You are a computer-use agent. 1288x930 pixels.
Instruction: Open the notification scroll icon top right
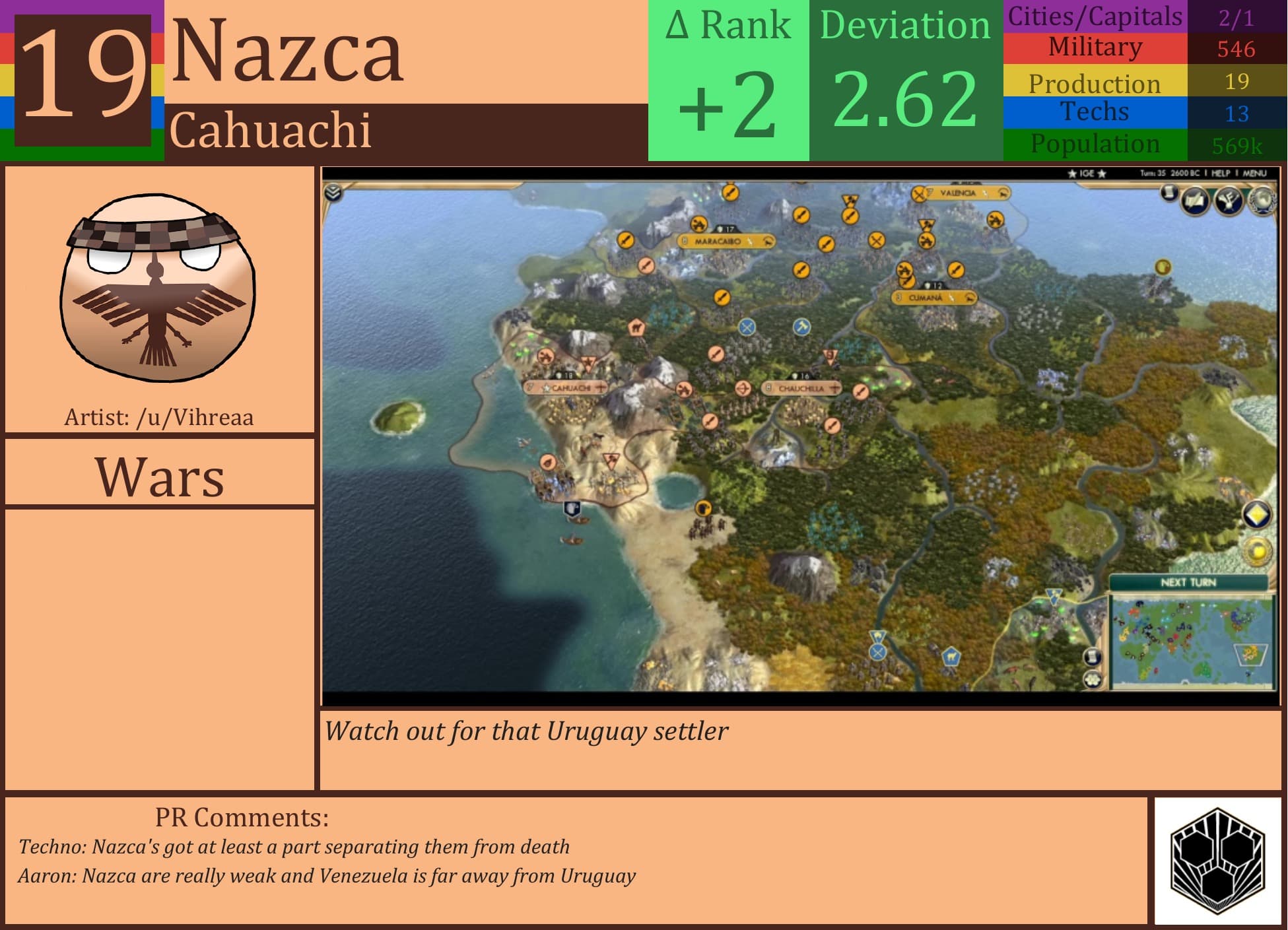[x=1169, y=192]
